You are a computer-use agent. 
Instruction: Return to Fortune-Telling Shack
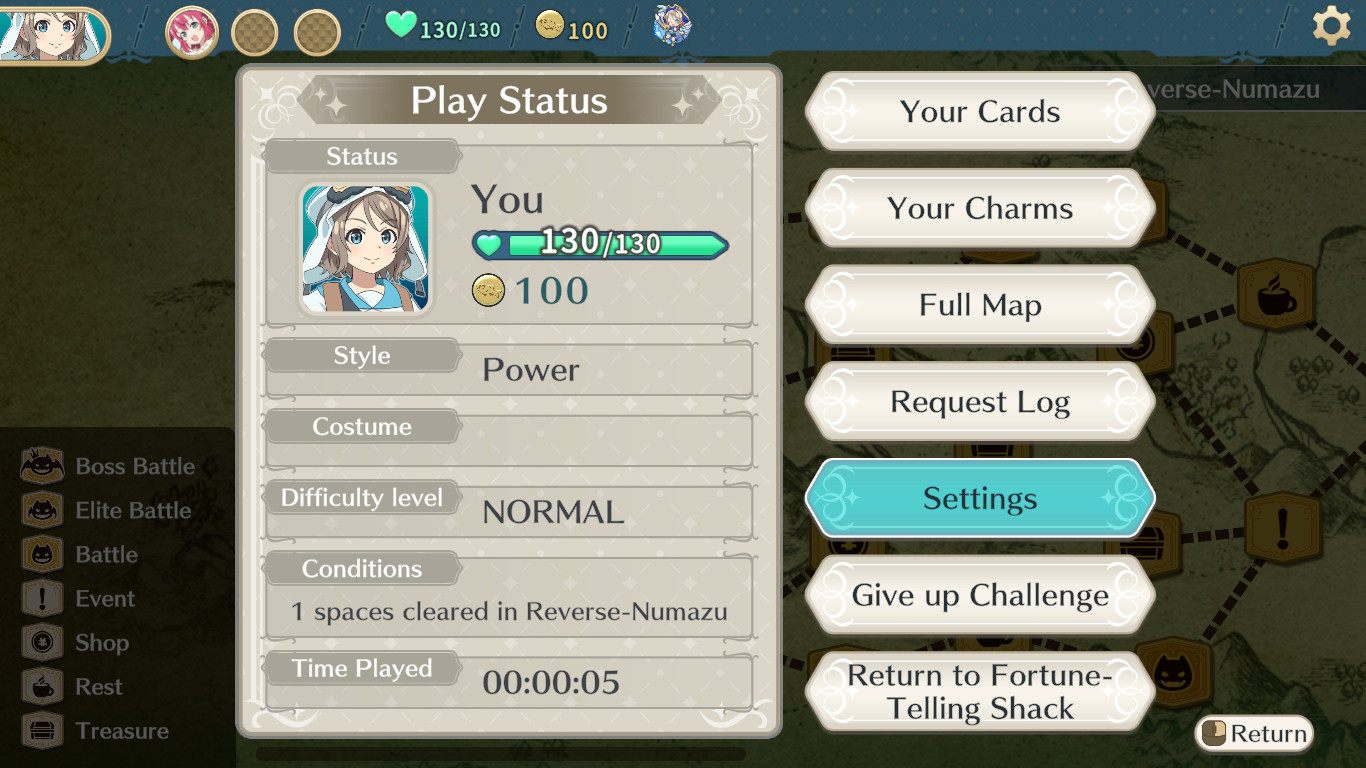click(980, 692)
